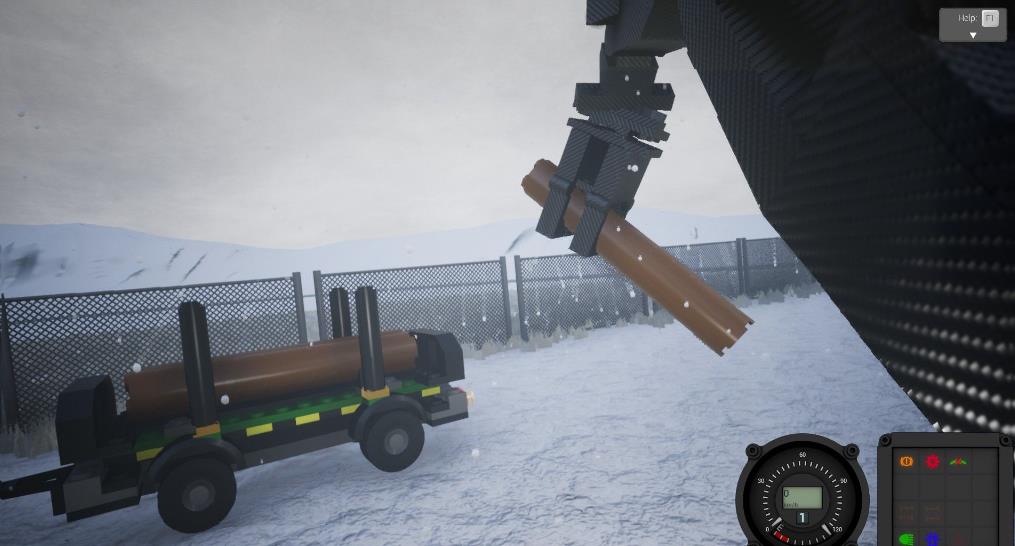Select the red gear warning icon
The image size is (1015, 546).
933,462
